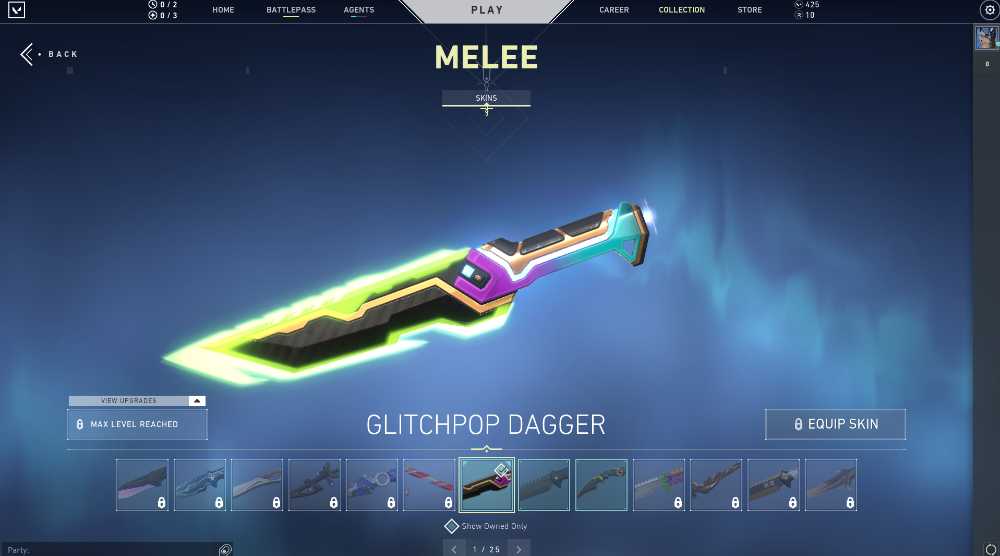Click the player avatar portrait
Screen dimensions: 1000x556
pyautogui.click(x=988, y=39)
